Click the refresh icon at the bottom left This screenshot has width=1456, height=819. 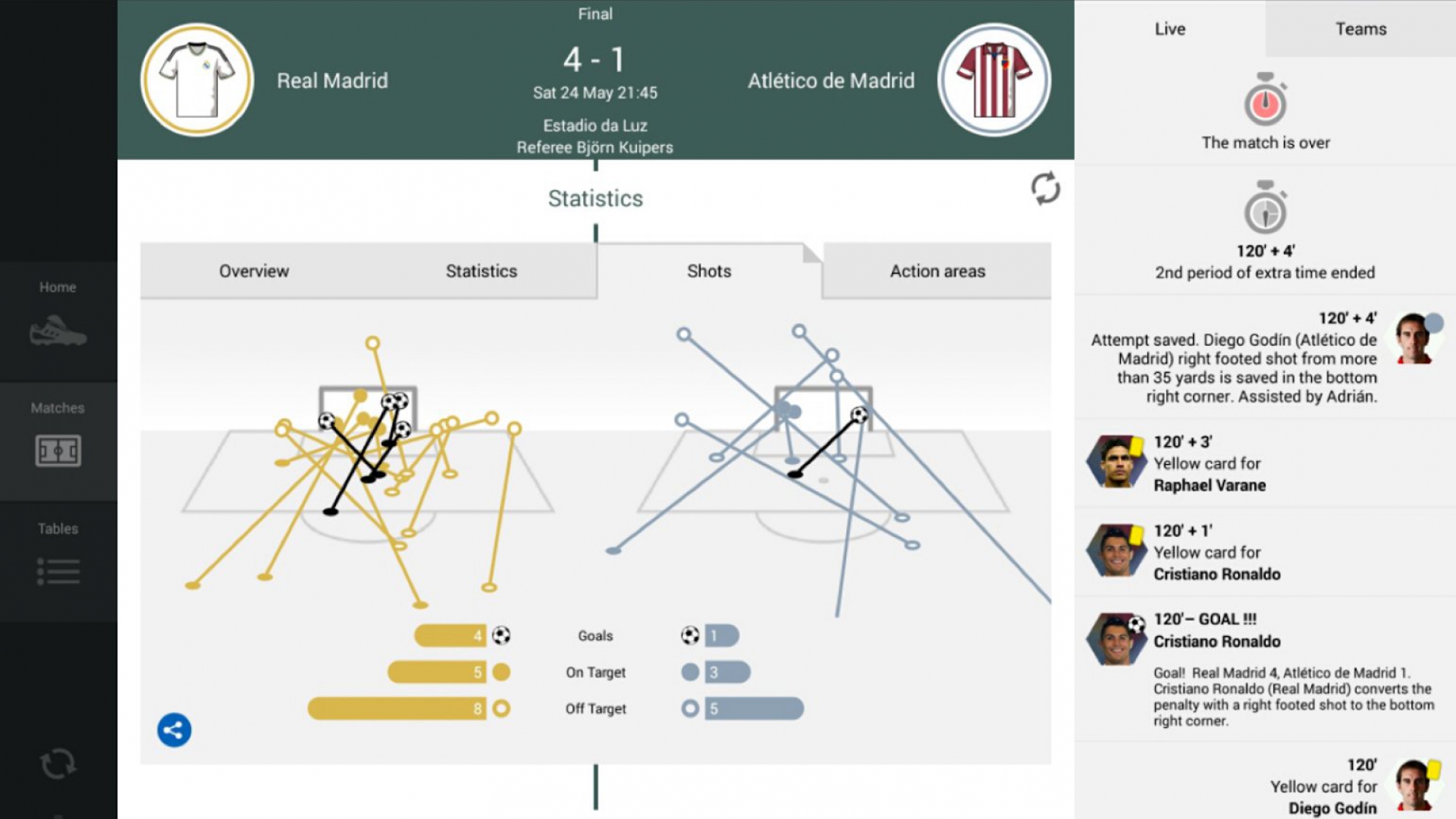pyautogui.click(x=59, y=762)
